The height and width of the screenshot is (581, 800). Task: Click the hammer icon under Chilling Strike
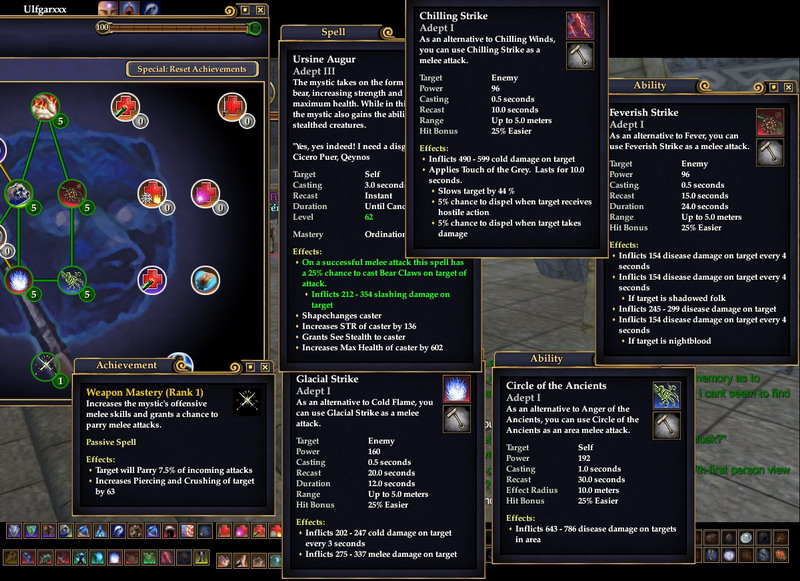[x=580, y=56]
